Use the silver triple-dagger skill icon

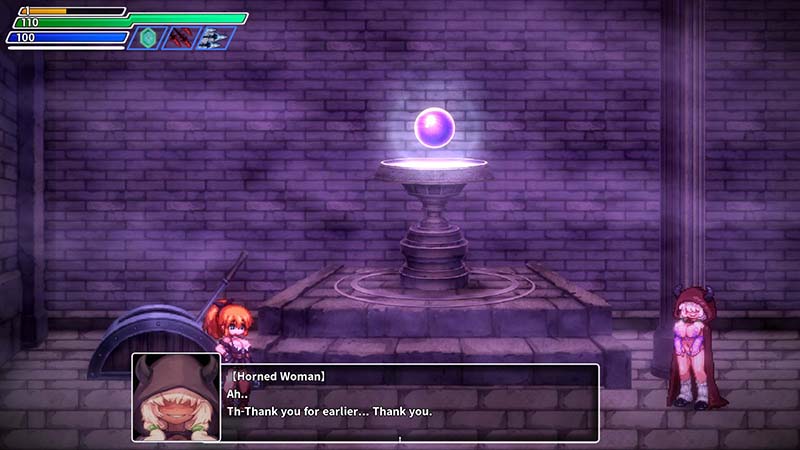pos(214,38)
